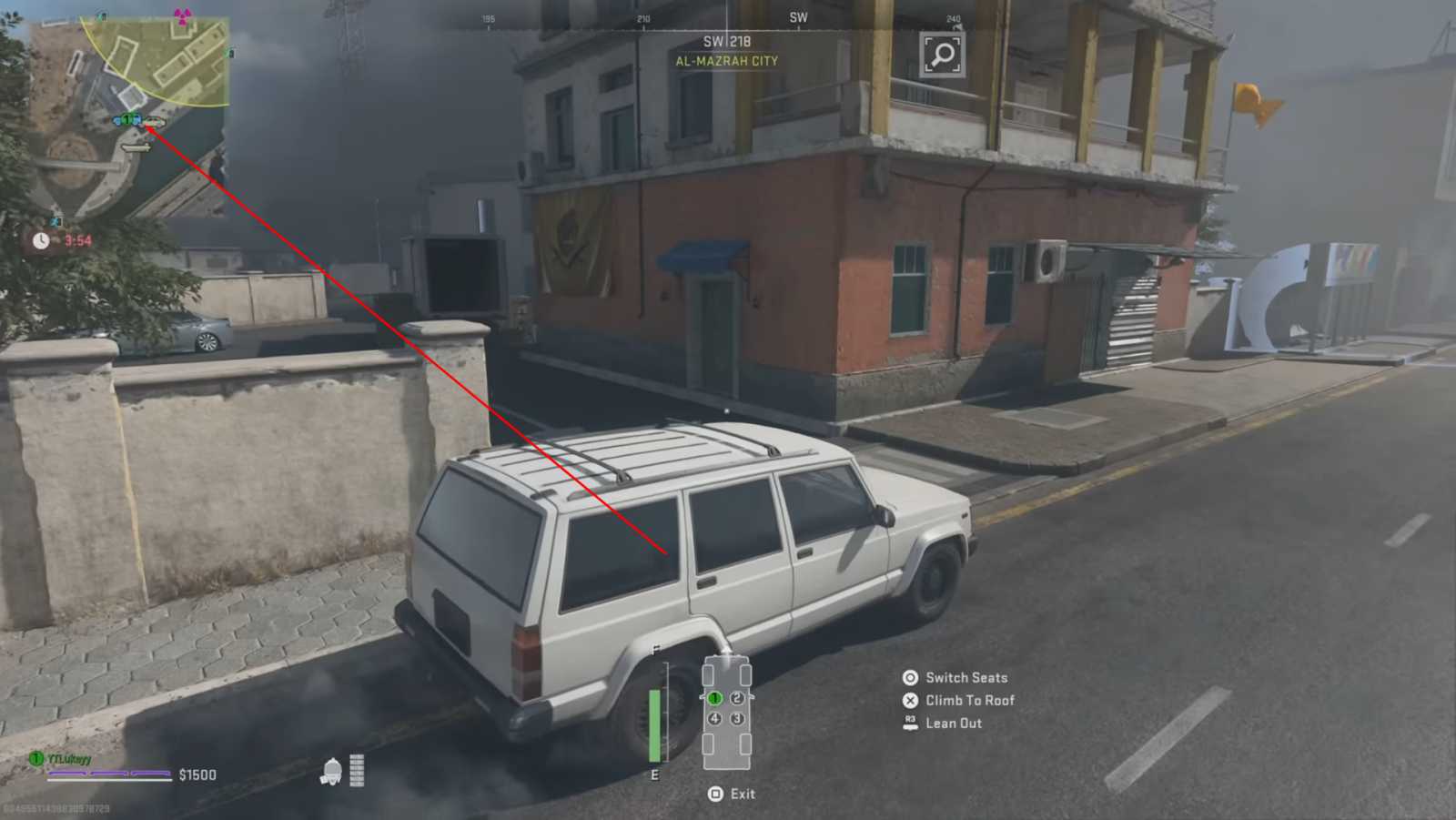Select seat 2 in the vehicle diagram
Viewport: 1456px width, 820px height.
736,698
